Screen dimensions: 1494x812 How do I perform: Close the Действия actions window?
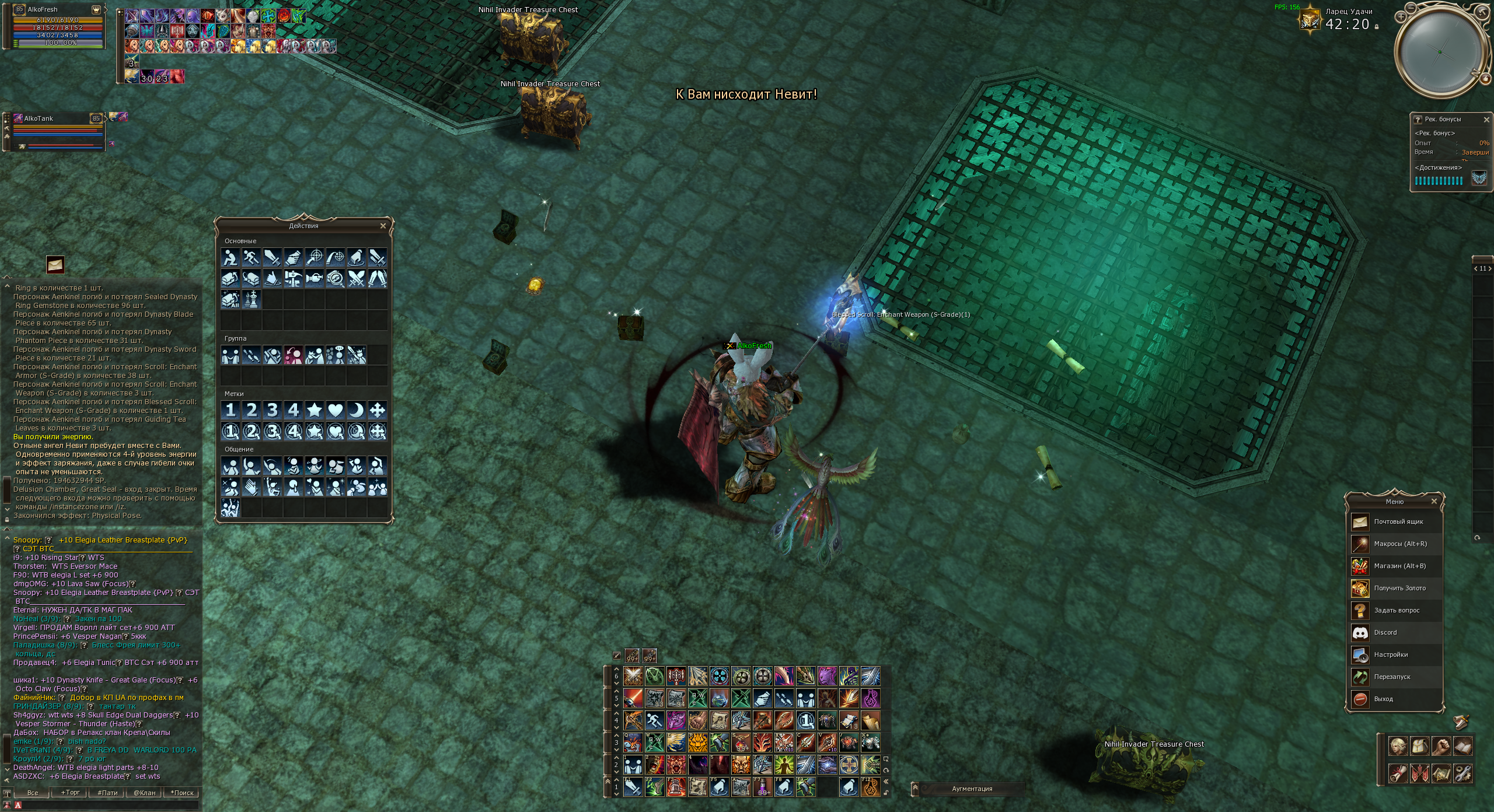pos(383,226)
